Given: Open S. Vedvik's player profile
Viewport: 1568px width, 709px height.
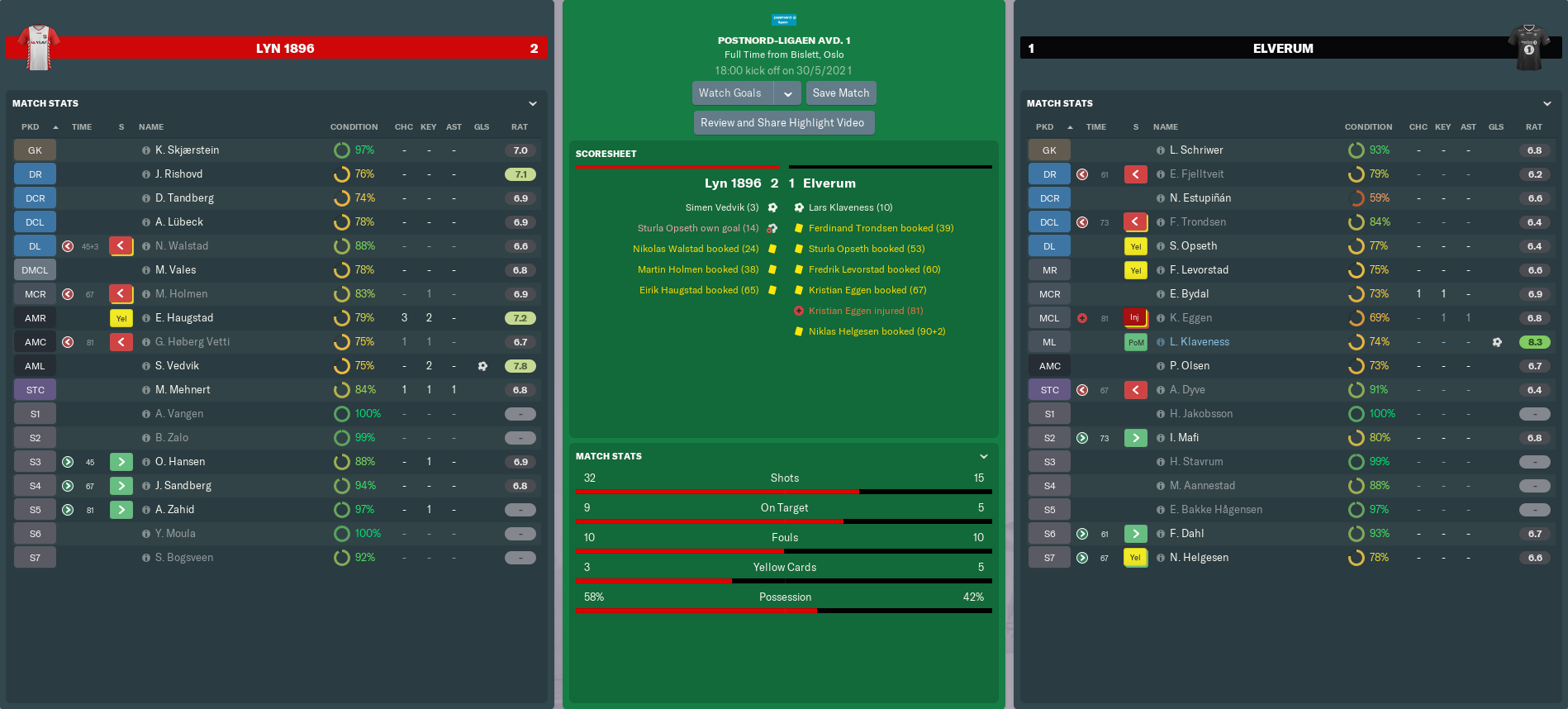Looking at the screenshot, I should click(x=178, y=366).
